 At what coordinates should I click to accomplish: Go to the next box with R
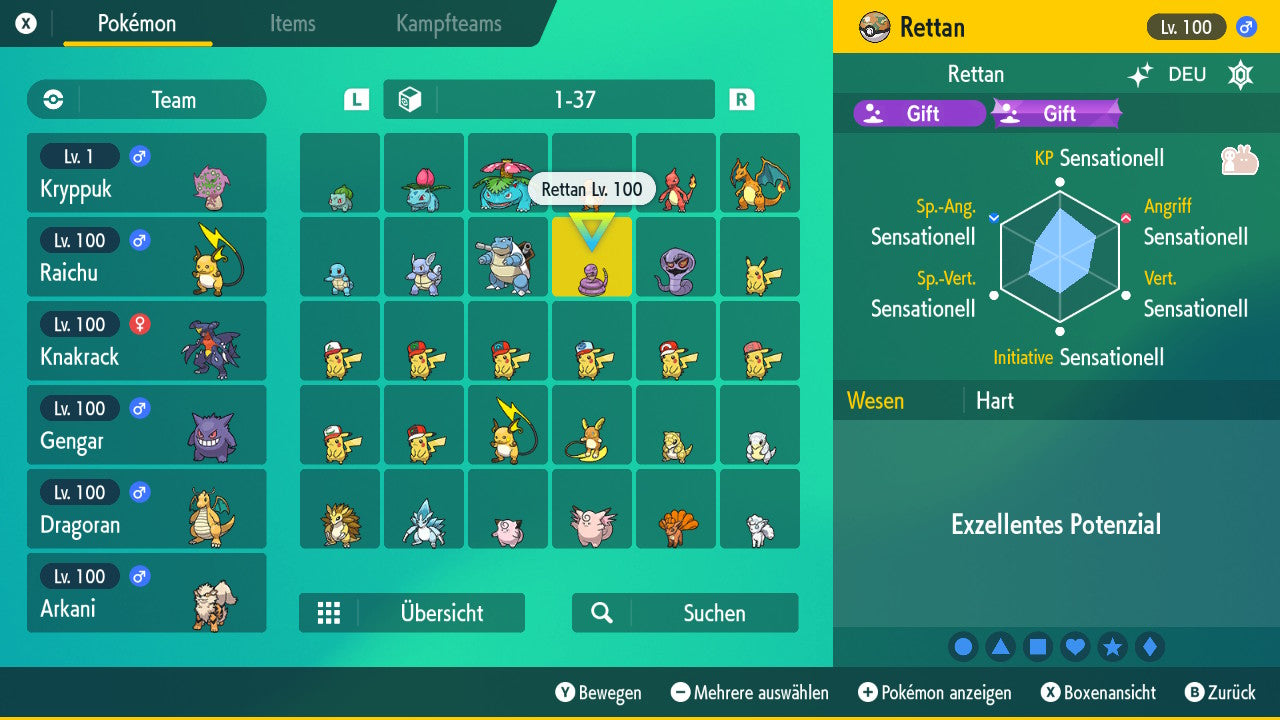[x=741, y=99]
